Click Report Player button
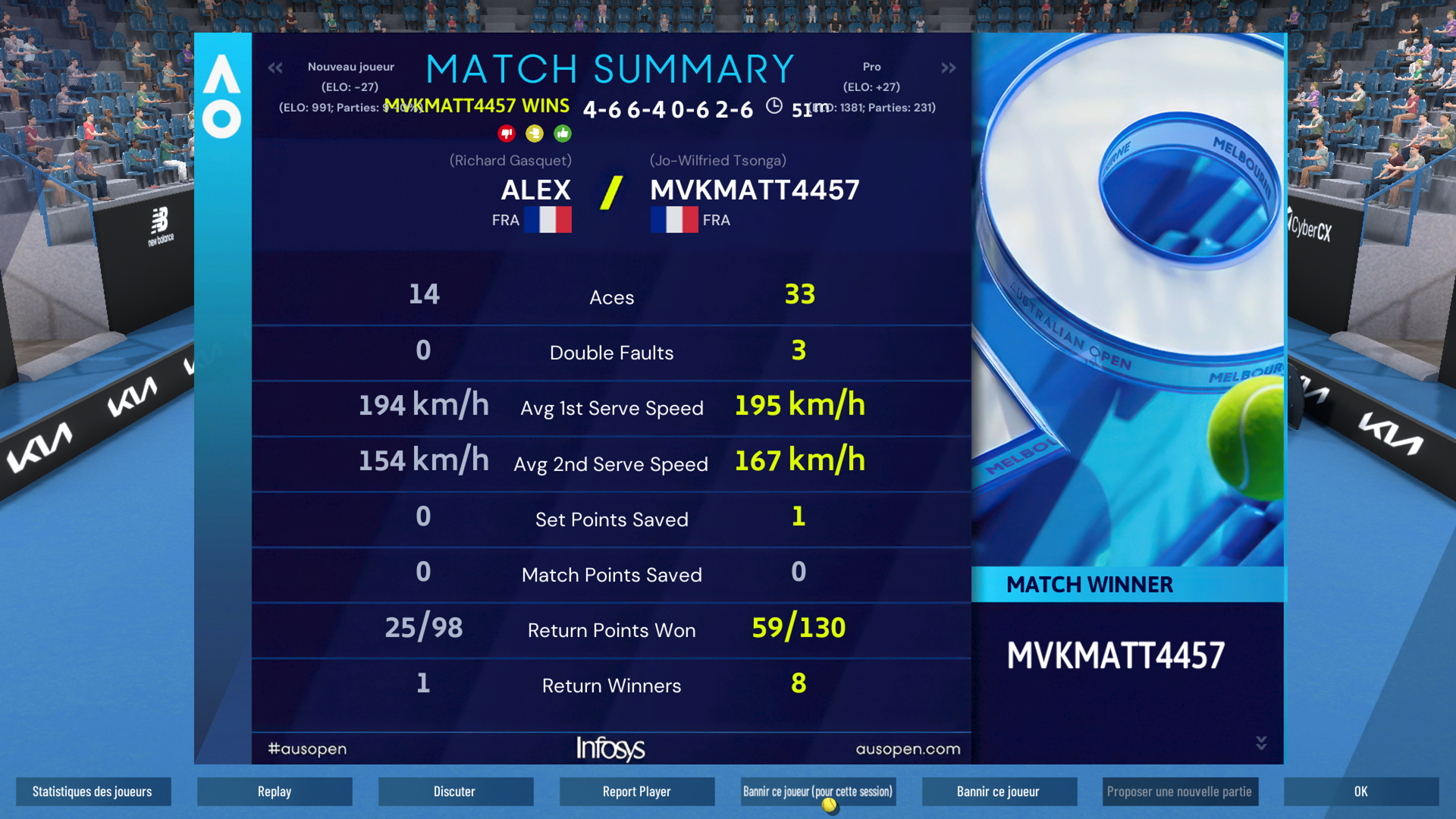The width and height of the screenshot is (1456, 819). point(637,792)
